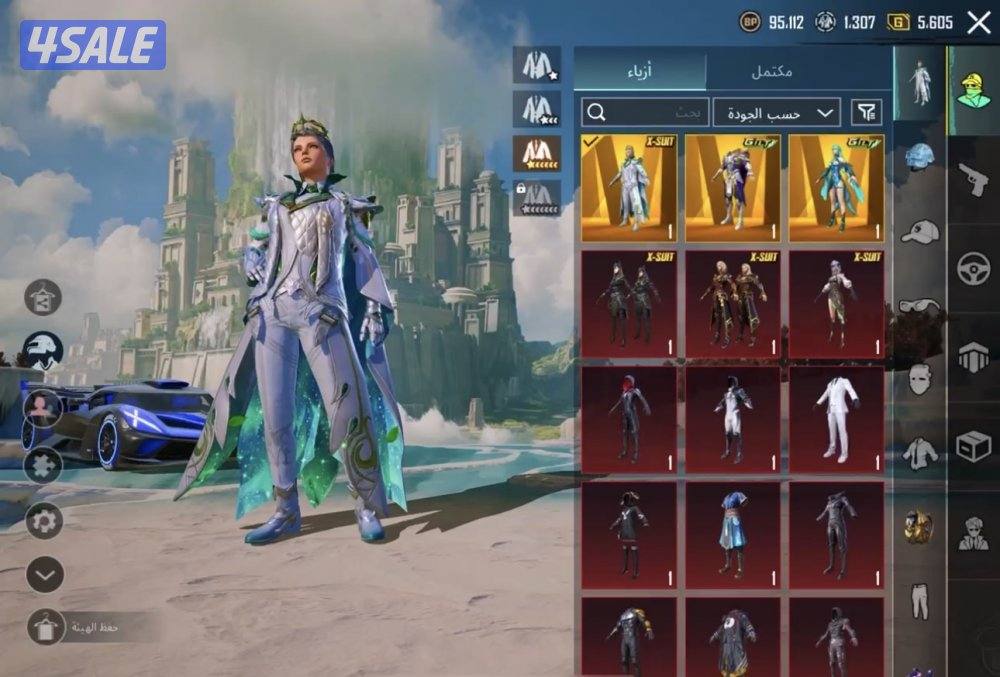Screen dimensions: 1000x677
Task: Open the filter funnel button
Action: coord(866,112)
